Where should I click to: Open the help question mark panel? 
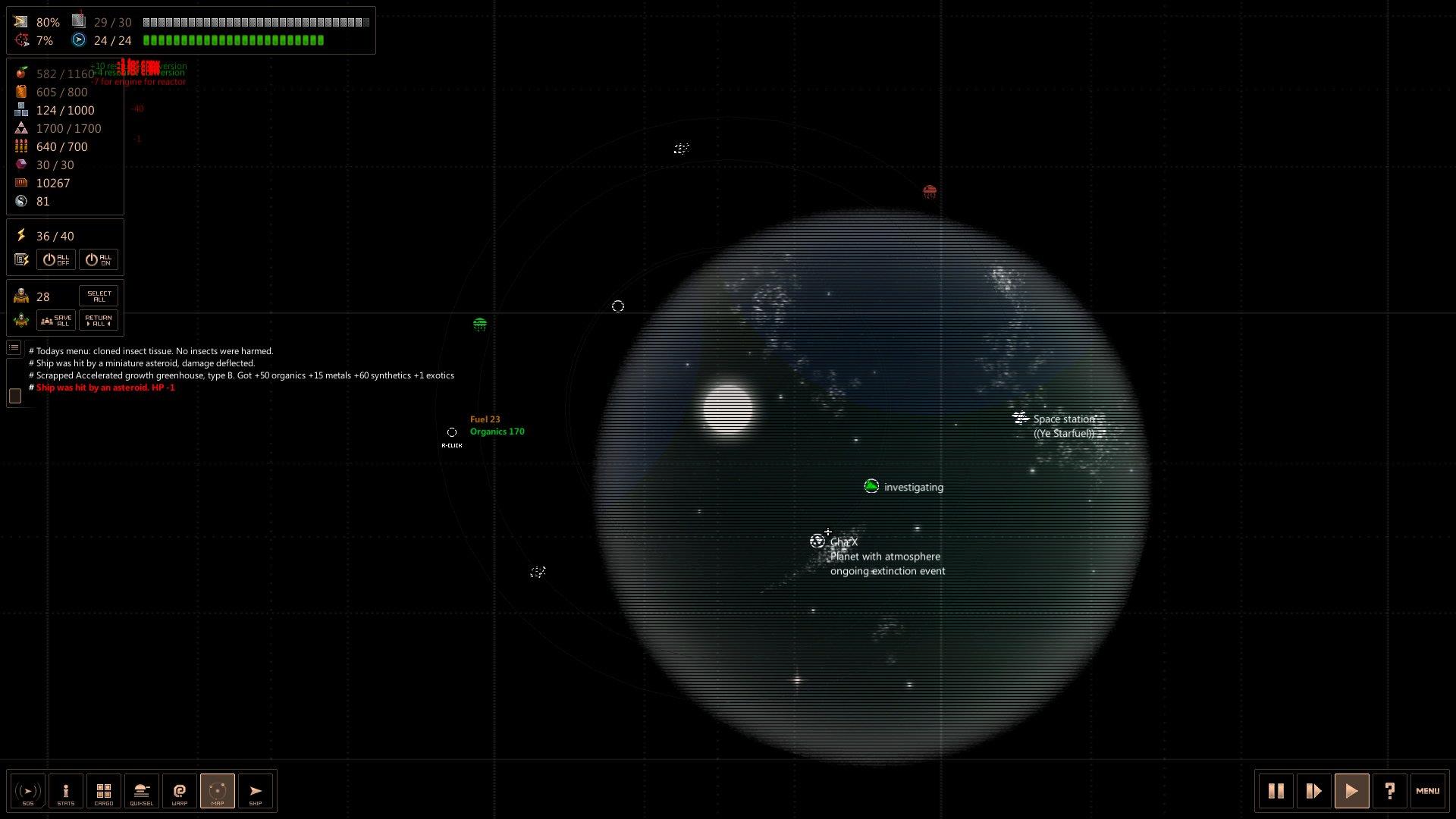[1390, 791]
